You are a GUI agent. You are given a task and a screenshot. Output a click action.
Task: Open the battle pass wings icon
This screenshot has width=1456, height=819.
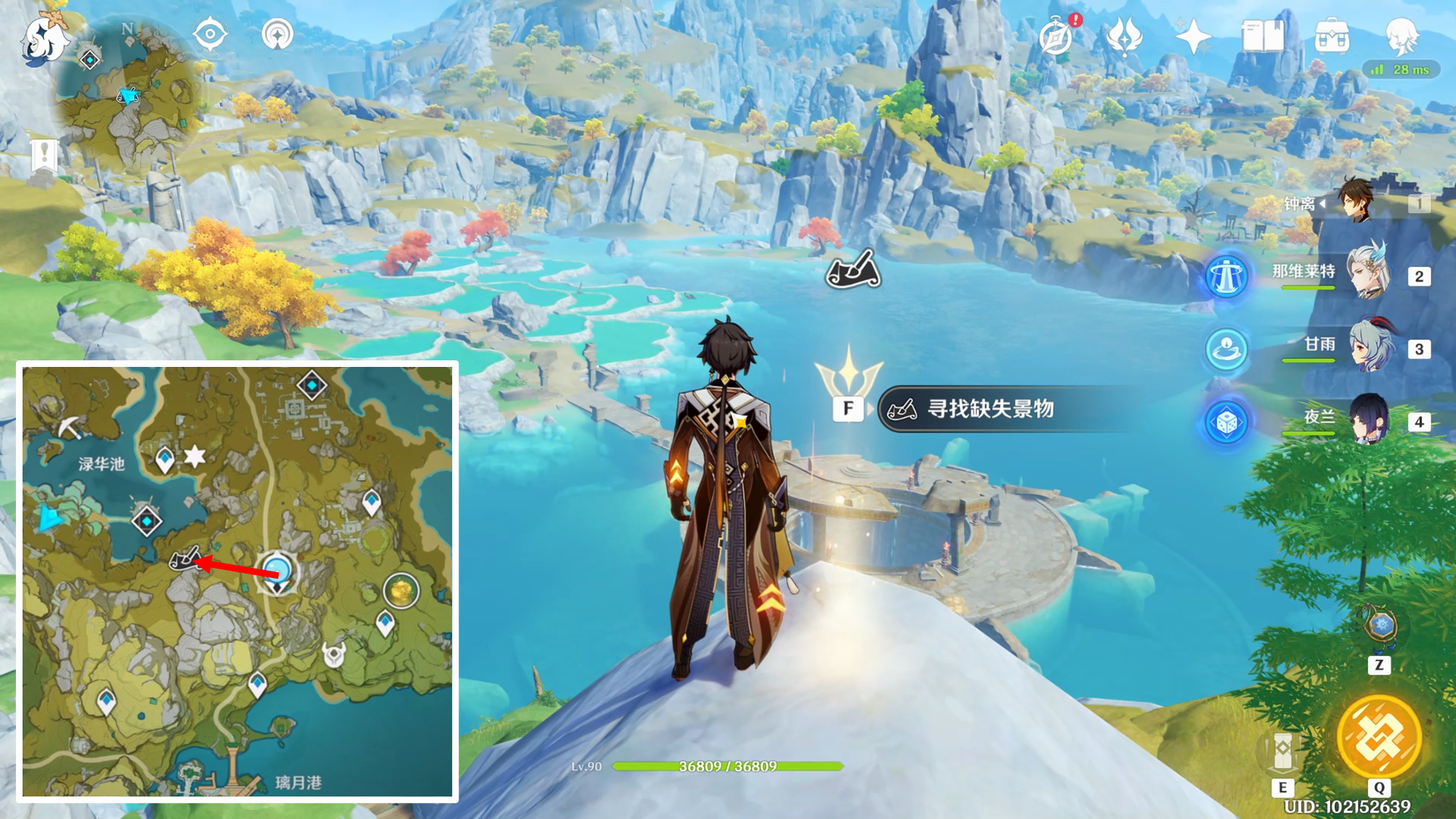click(1124, 36)
